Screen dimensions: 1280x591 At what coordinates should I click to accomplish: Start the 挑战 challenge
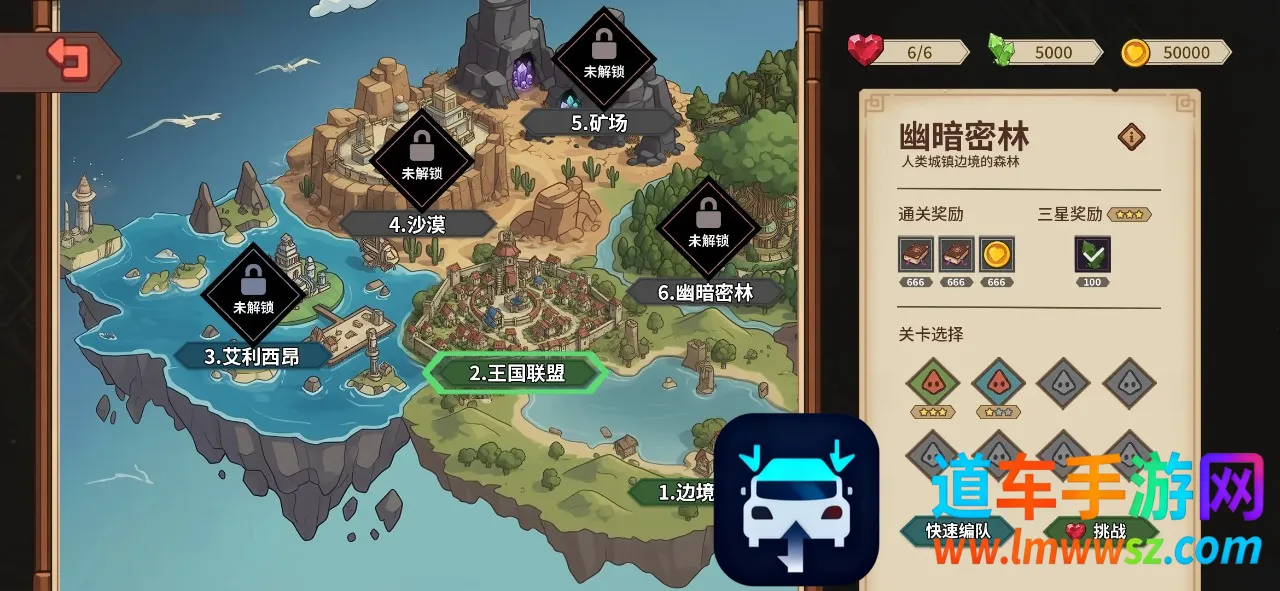click(x=1100, y=530)
